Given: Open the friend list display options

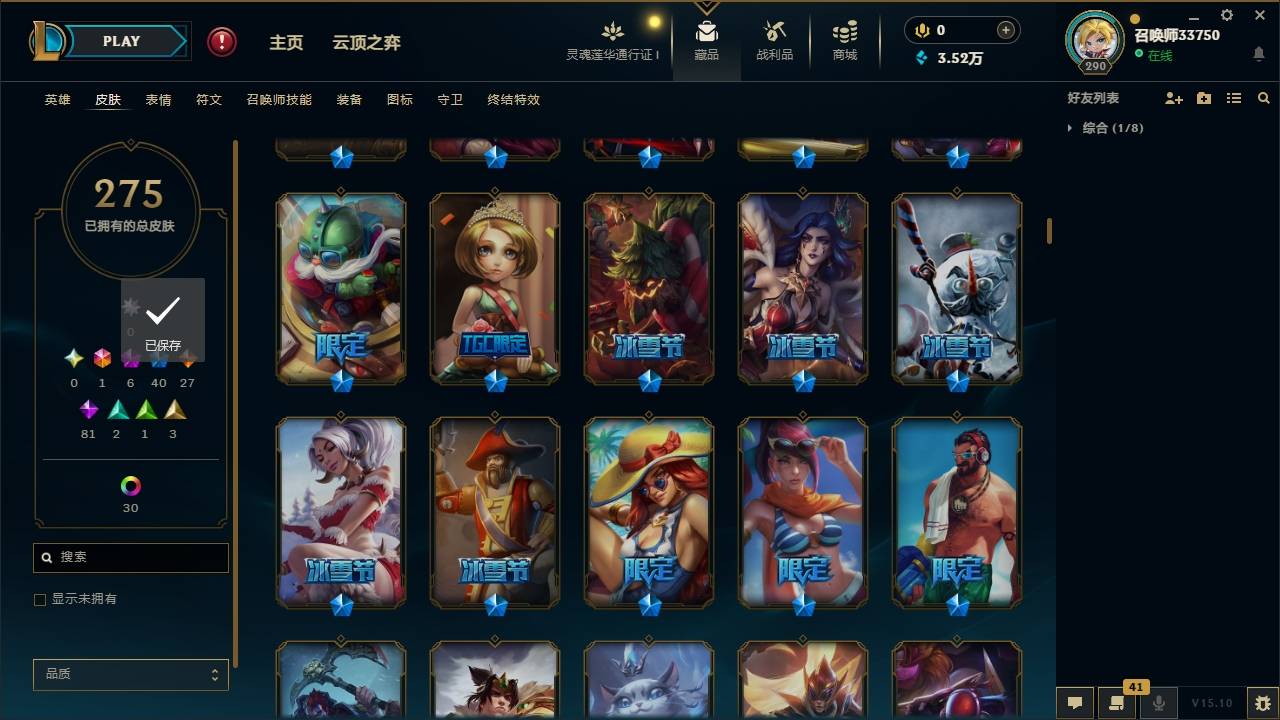Looking at the screenshot, I should pos(1234,98).
